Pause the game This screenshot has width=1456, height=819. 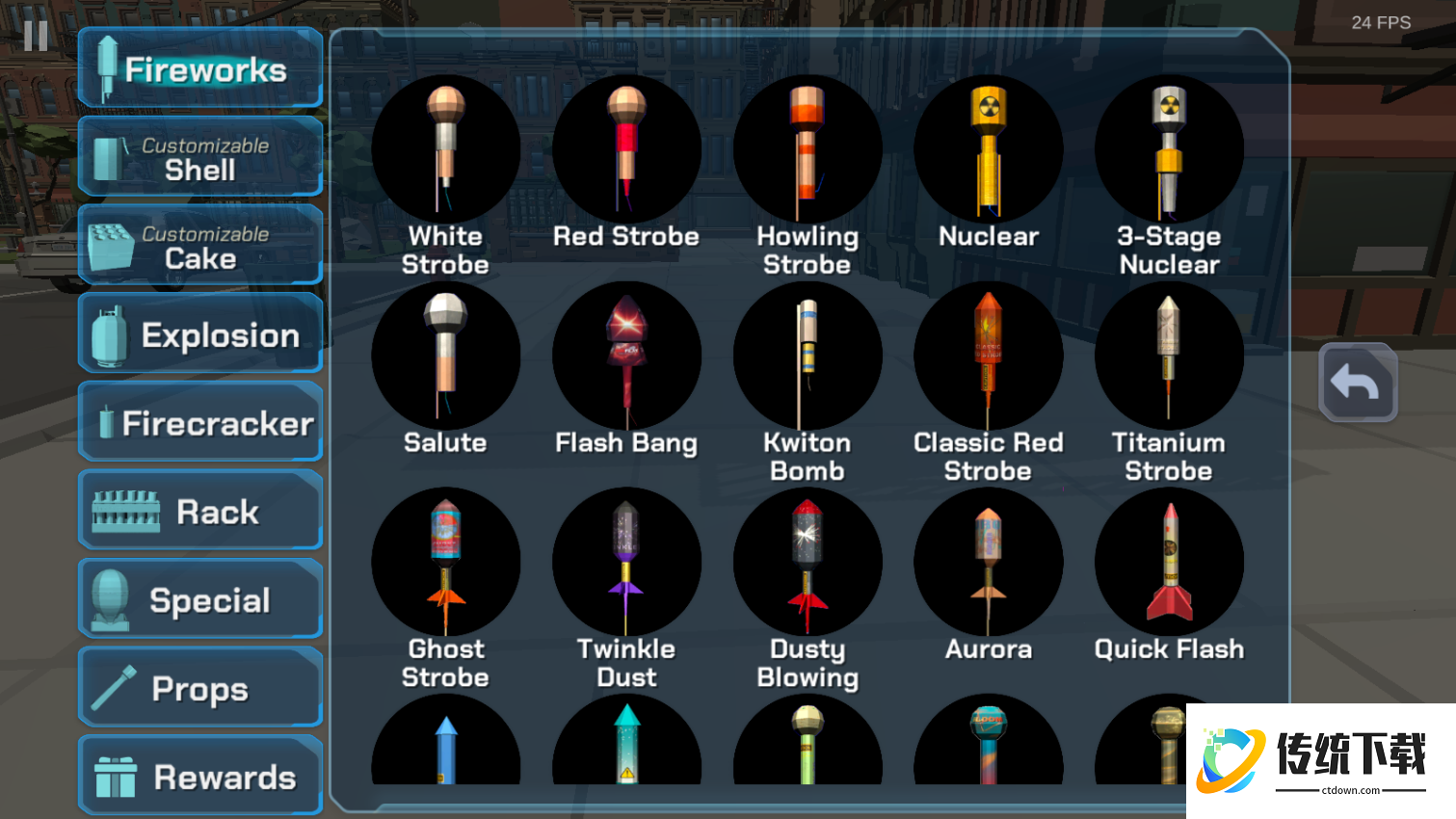[36, 37]
